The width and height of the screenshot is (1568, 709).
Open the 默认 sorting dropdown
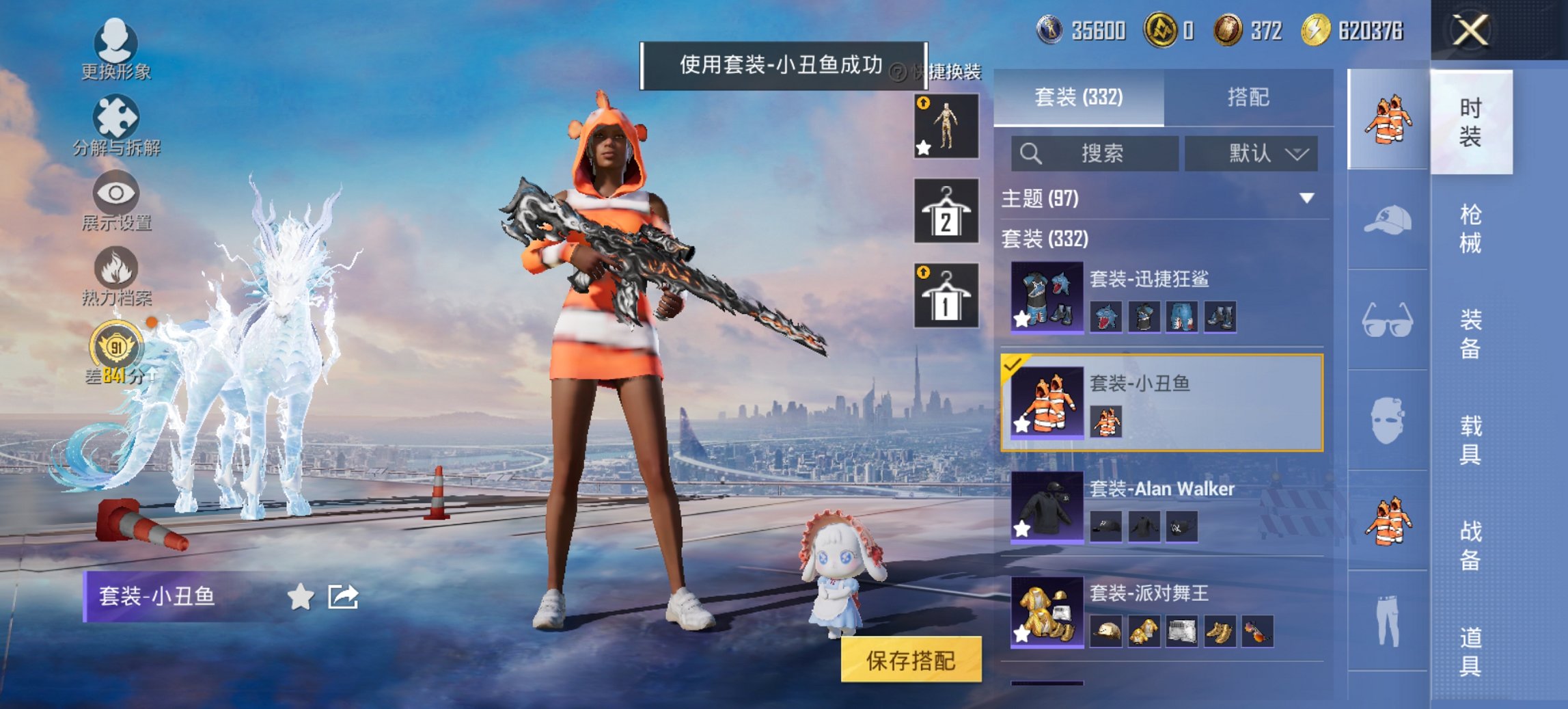[x=1252, y=153]
